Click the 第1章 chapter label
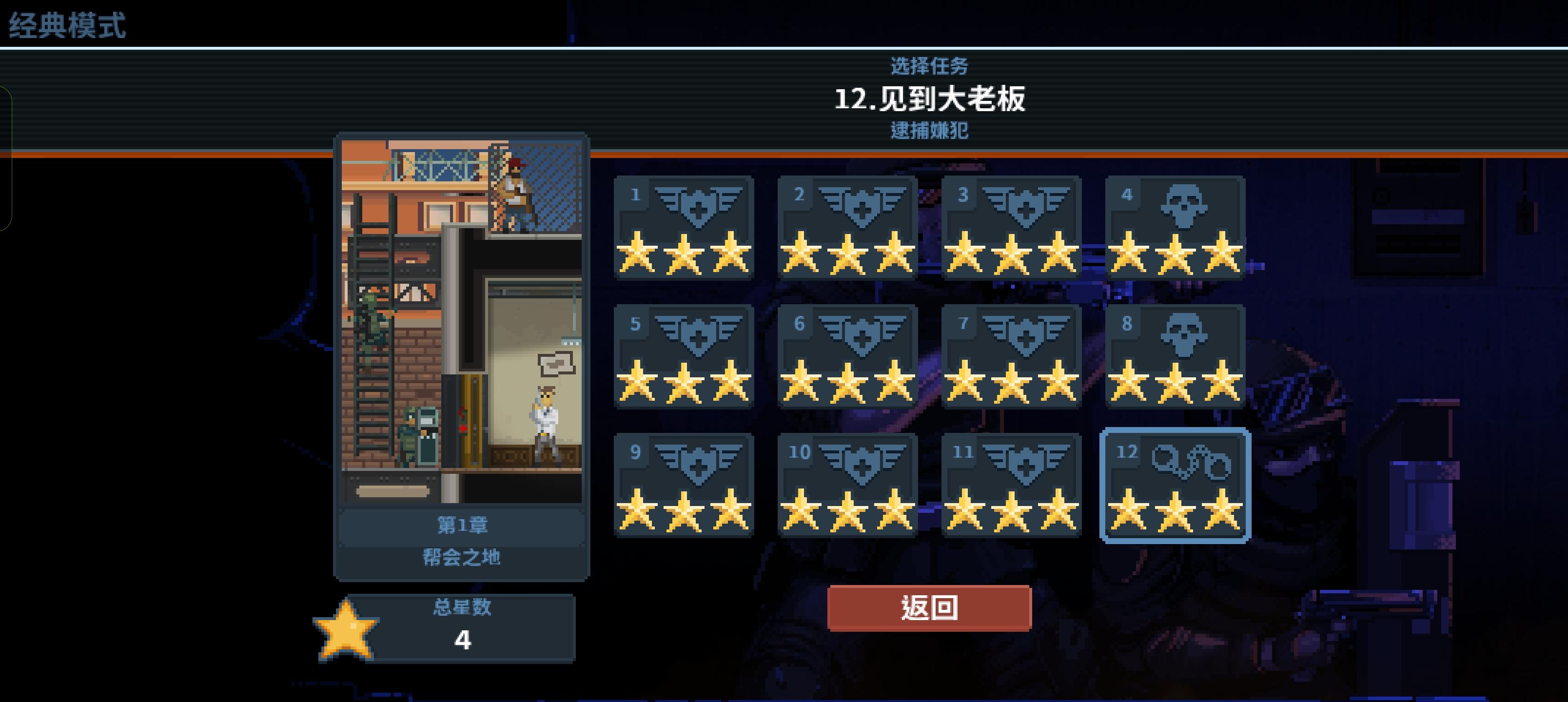Screen dimensions: 1568x702 pyautogui.click(x=463, y=526)
